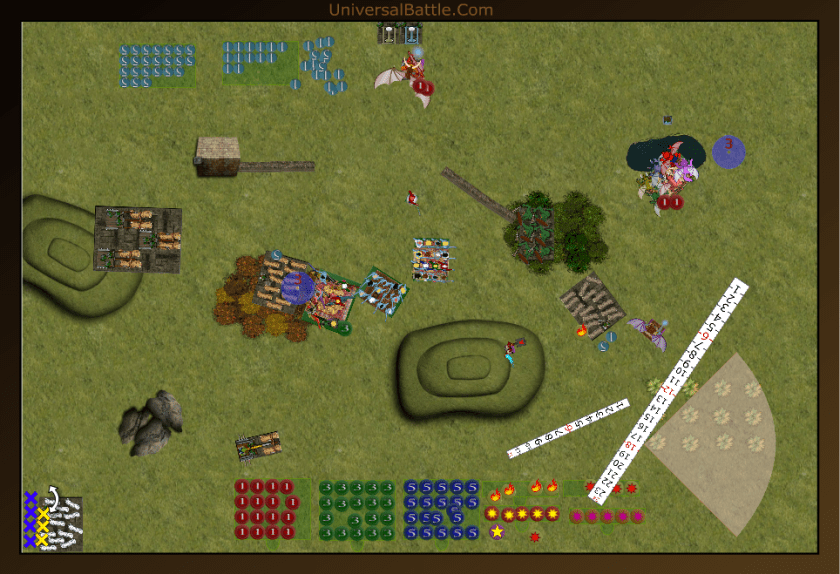
Task: Select the large blue circle marker
Action: click(729, 152)
